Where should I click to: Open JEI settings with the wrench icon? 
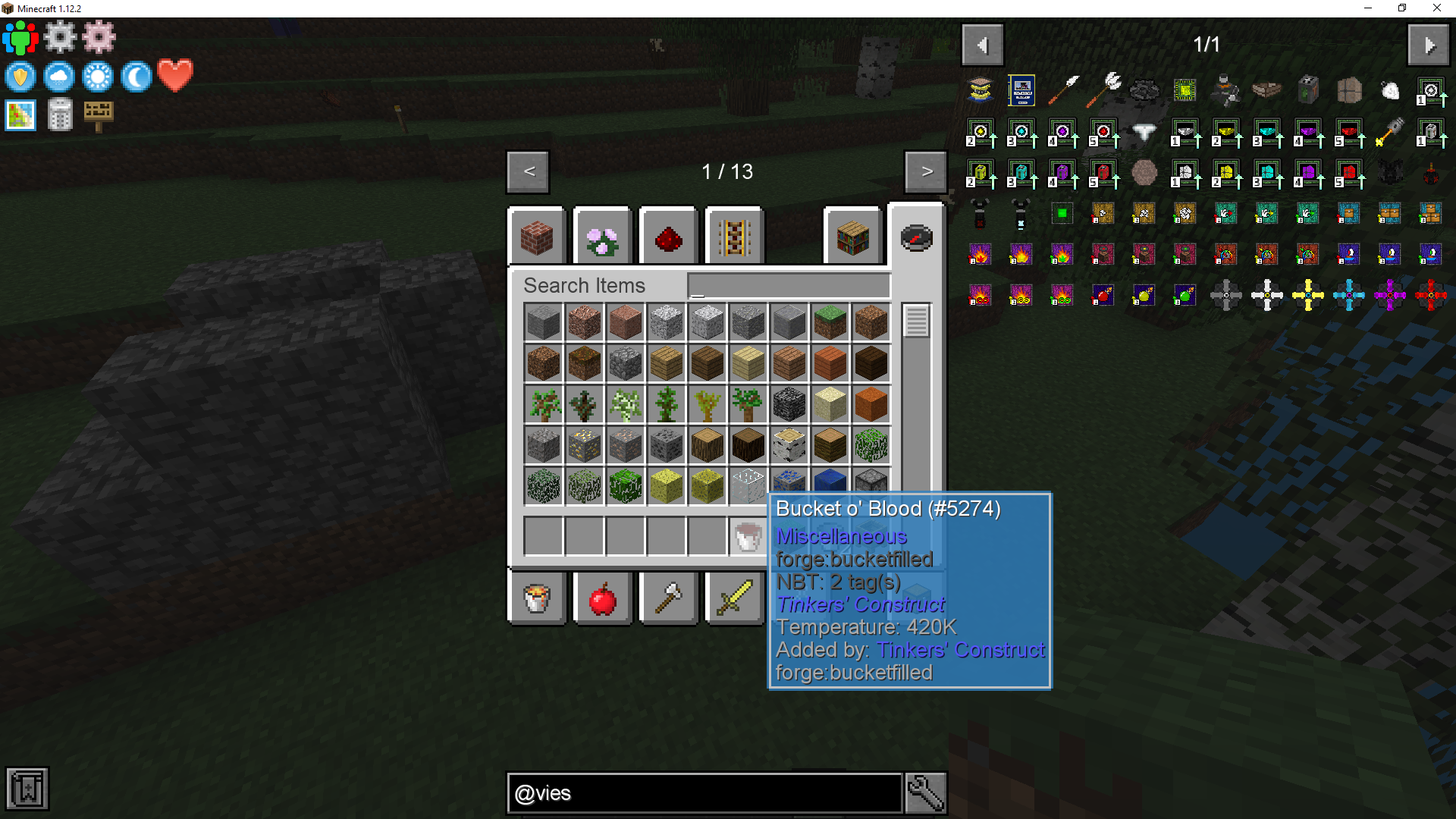click(x=925, y=792)
